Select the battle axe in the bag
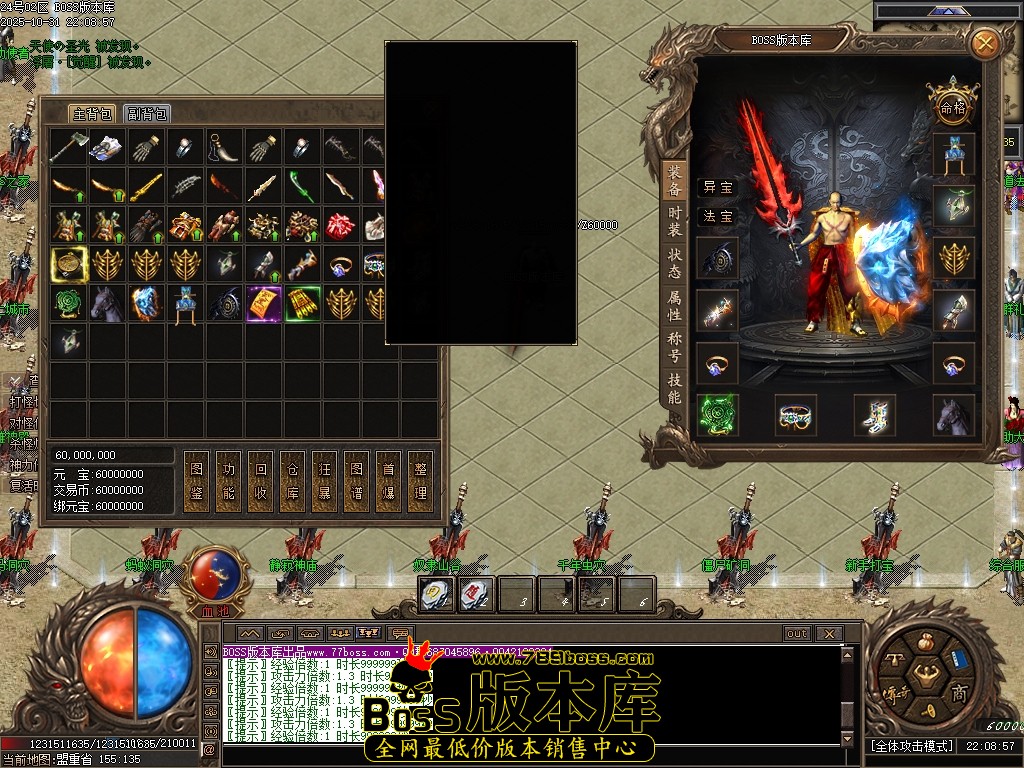Image resolution: width=1024 pixels, height=768 pixels. 69,148
